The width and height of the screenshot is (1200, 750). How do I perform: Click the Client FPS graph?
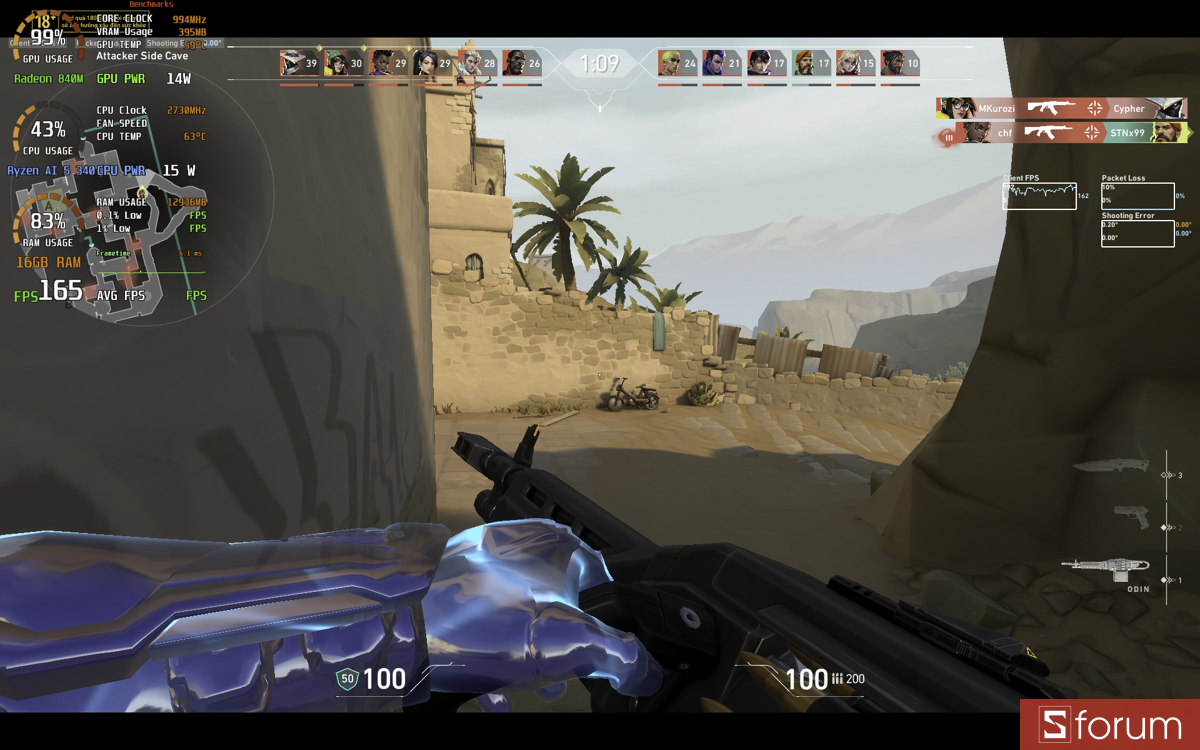coord(1040,196)
